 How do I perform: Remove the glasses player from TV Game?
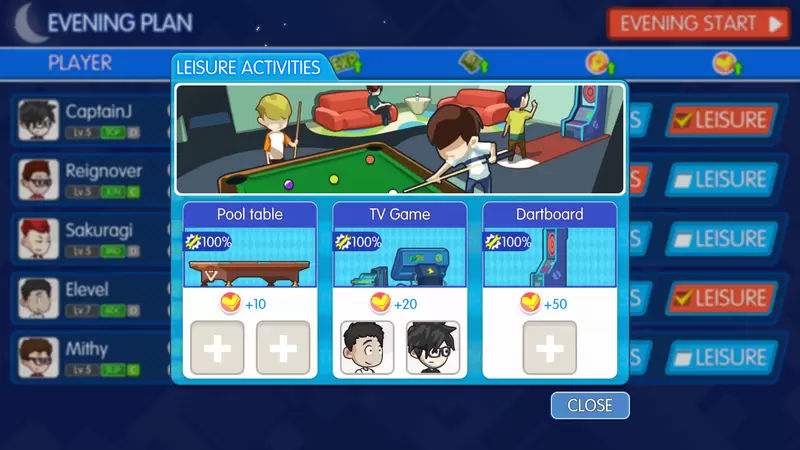click(433, 348)
